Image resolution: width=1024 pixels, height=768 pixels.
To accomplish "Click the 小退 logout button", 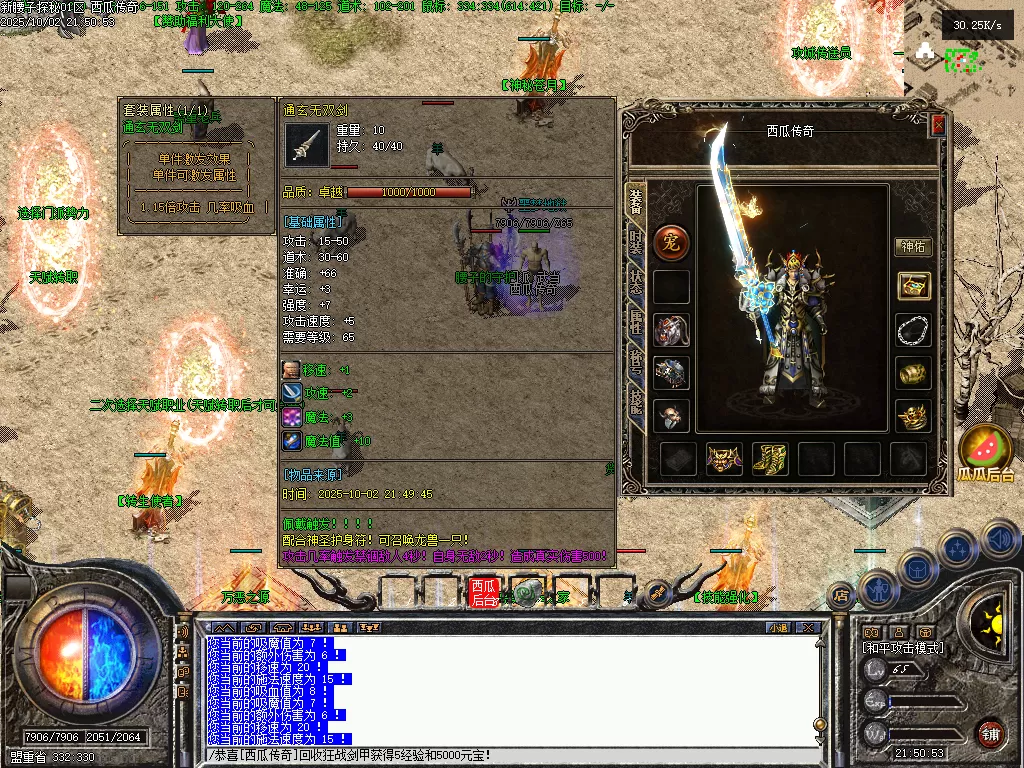I will point(778,627).
